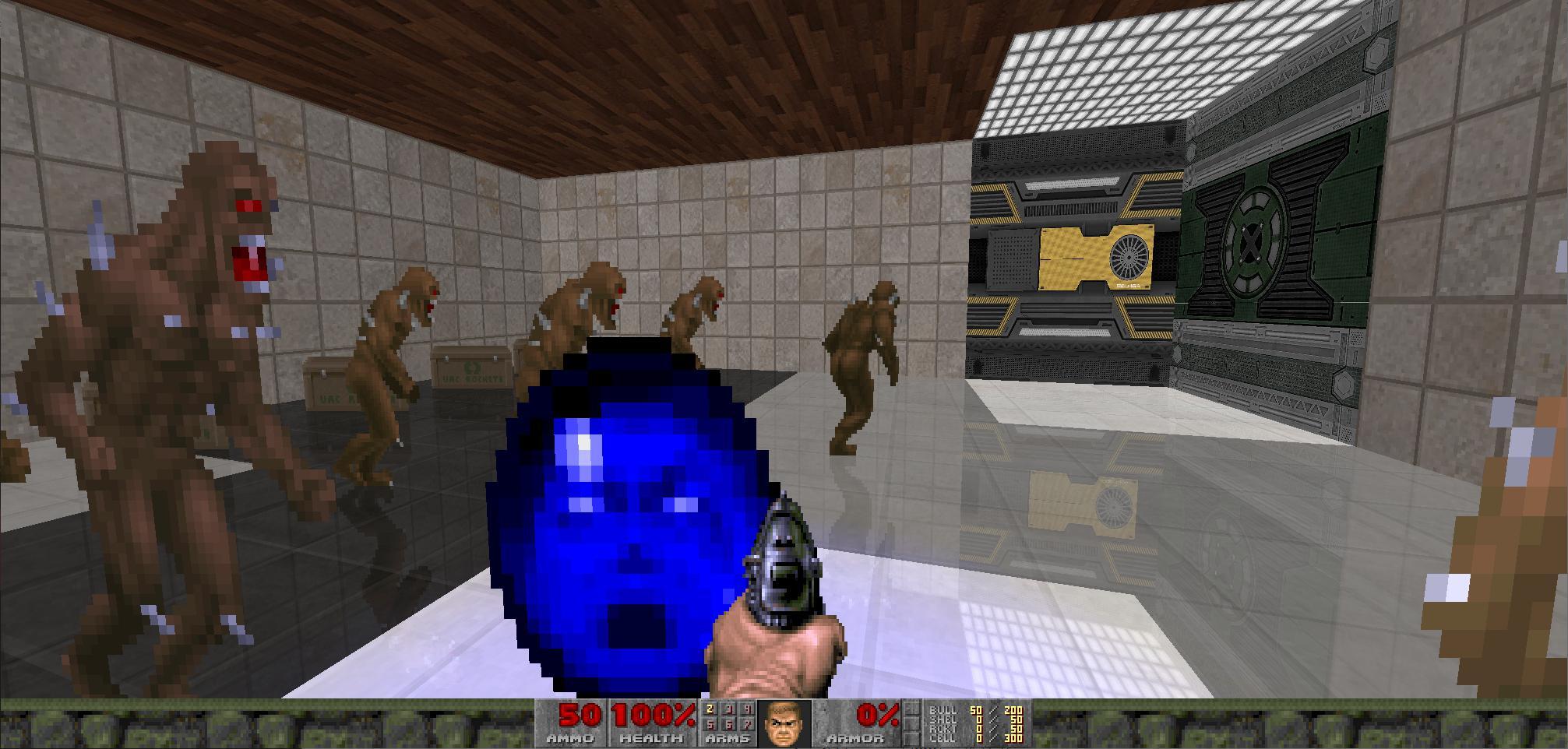Select weapon slot 2 in the ARMS panel
This screenshot has height=749, width=1568.
(x=709, y=710)
